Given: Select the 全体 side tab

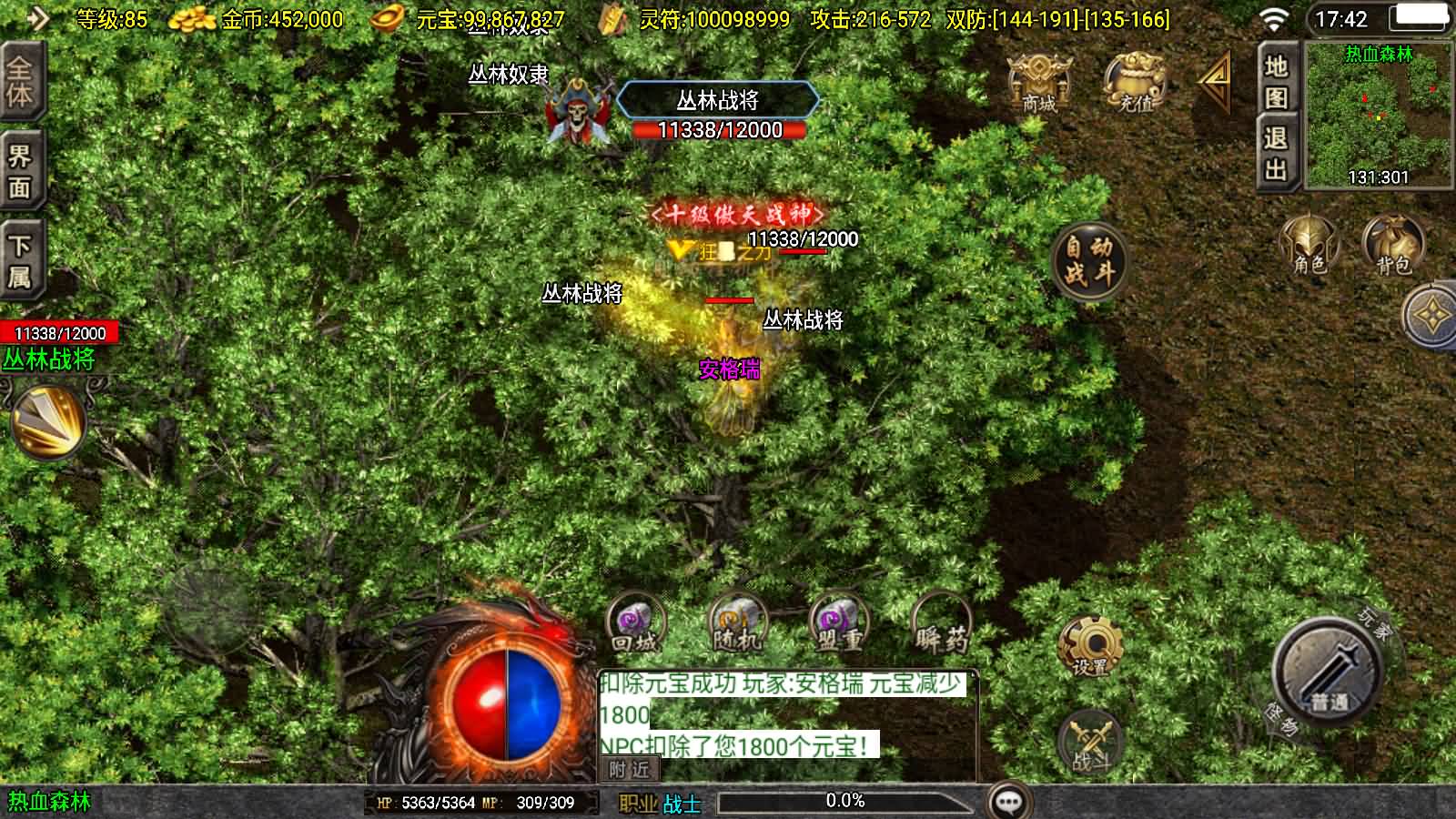Looking at the screenshot, I should (20, 82).
